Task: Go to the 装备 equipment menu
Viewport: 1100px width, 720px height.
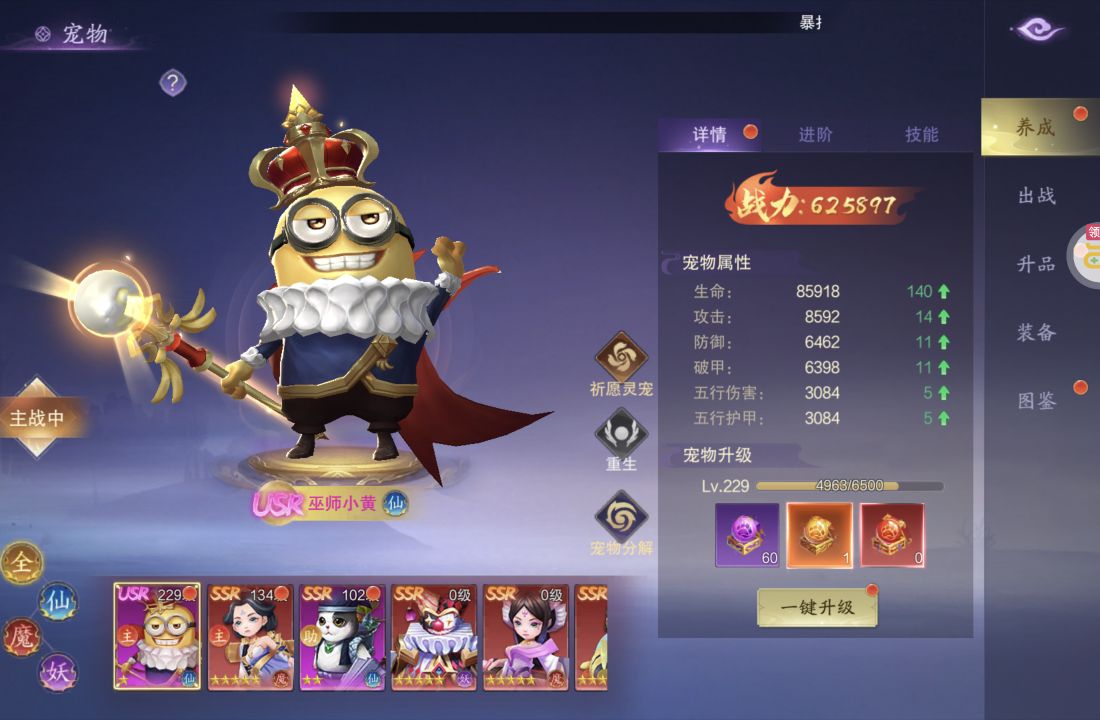Action: [x=1037, y=332]
